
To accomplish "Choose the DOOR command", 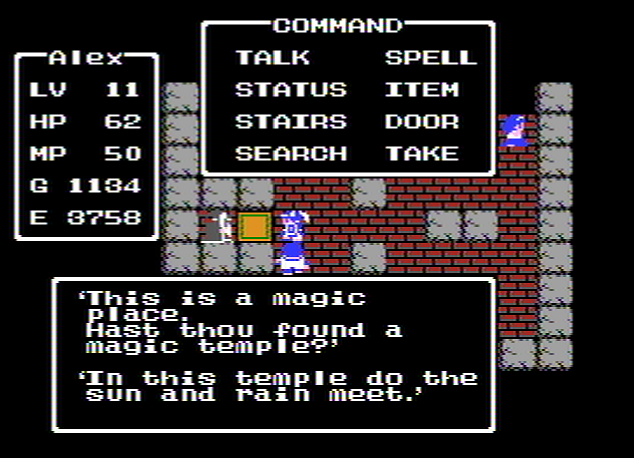I will pyautogui.click(x=421, y=122).
